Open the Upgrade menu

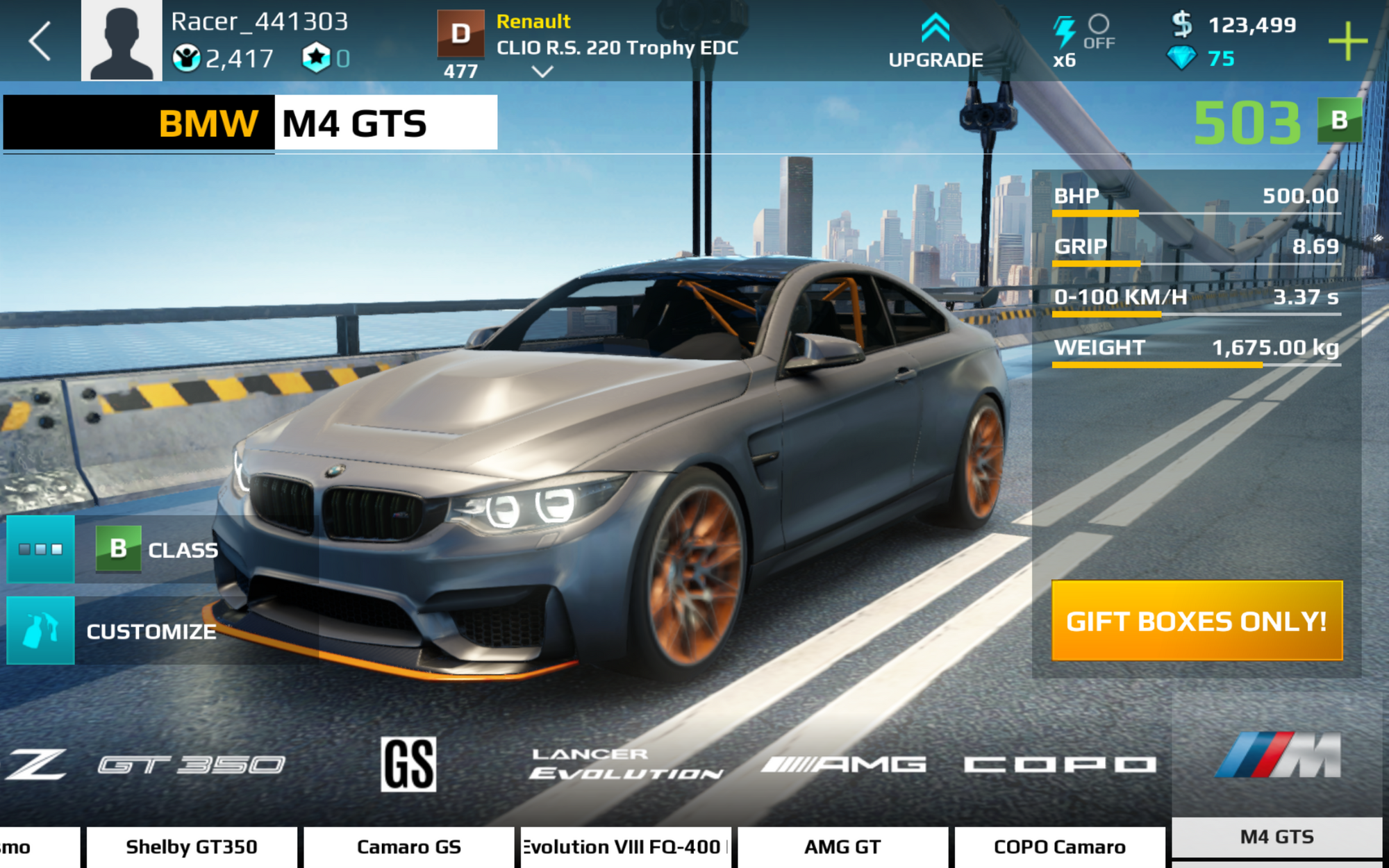pyautogui.click(x=935, y=42)
